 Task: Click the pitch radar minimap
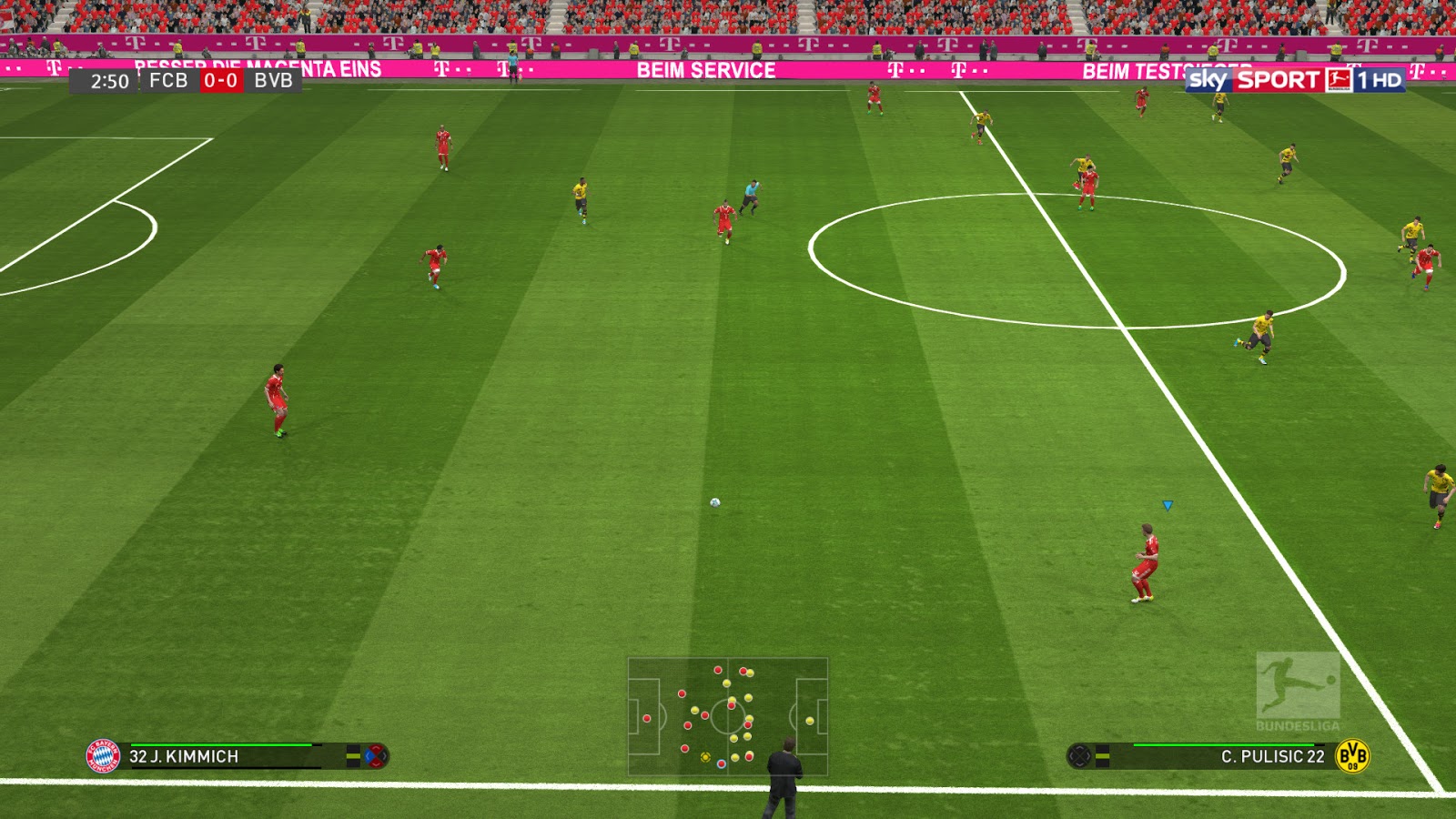click(x=727, y=716)
